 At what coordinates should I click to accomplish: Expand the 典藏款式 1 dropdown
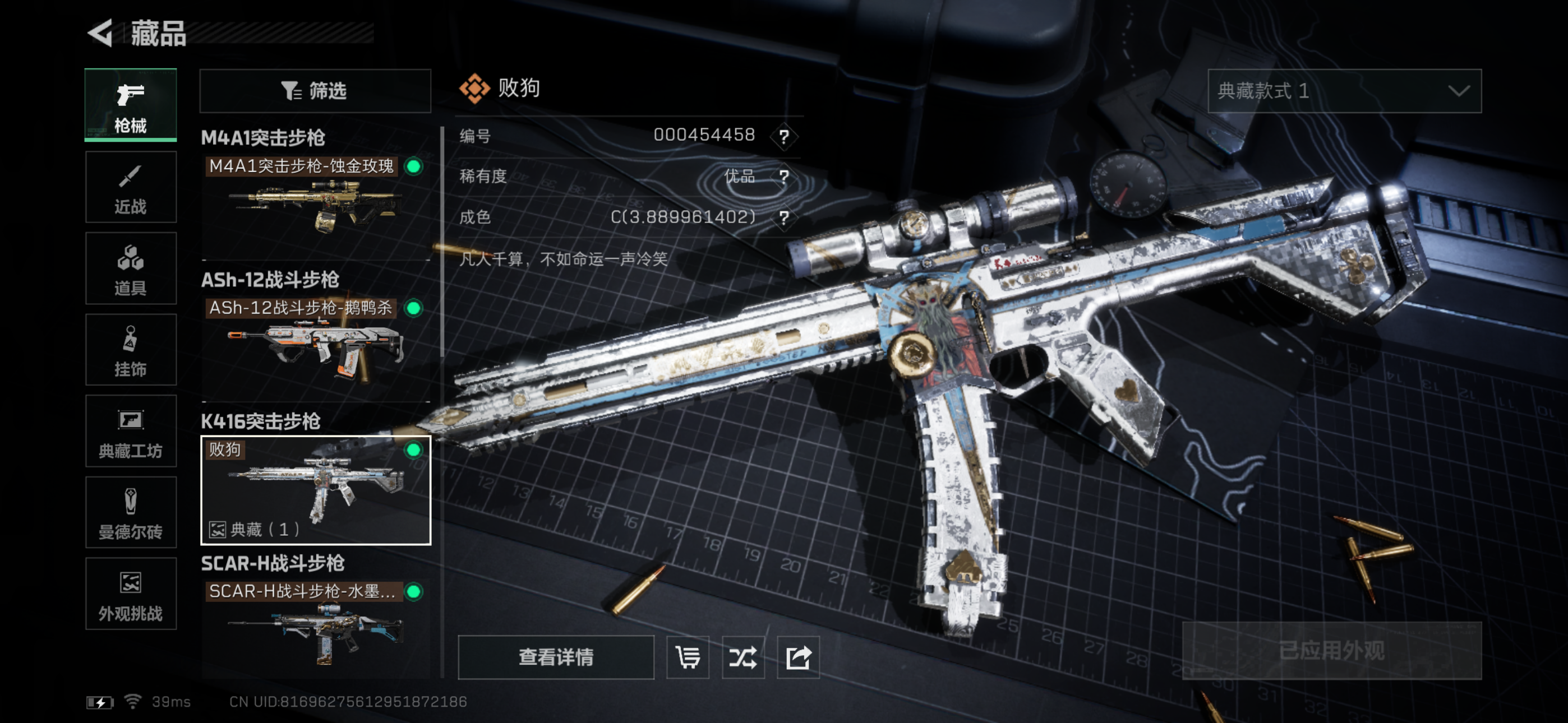tap(1344, 91)
